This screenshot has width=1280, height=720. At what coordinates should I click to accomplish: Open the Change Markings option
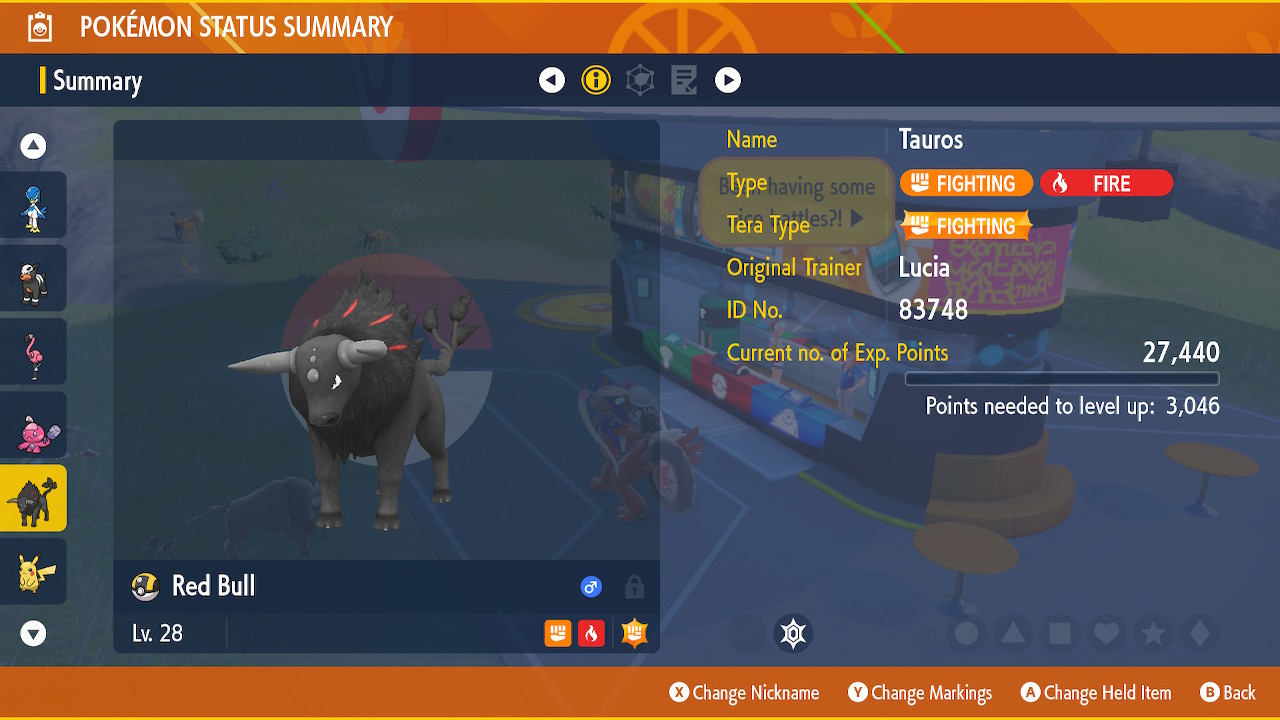click(x=920, y=693)
